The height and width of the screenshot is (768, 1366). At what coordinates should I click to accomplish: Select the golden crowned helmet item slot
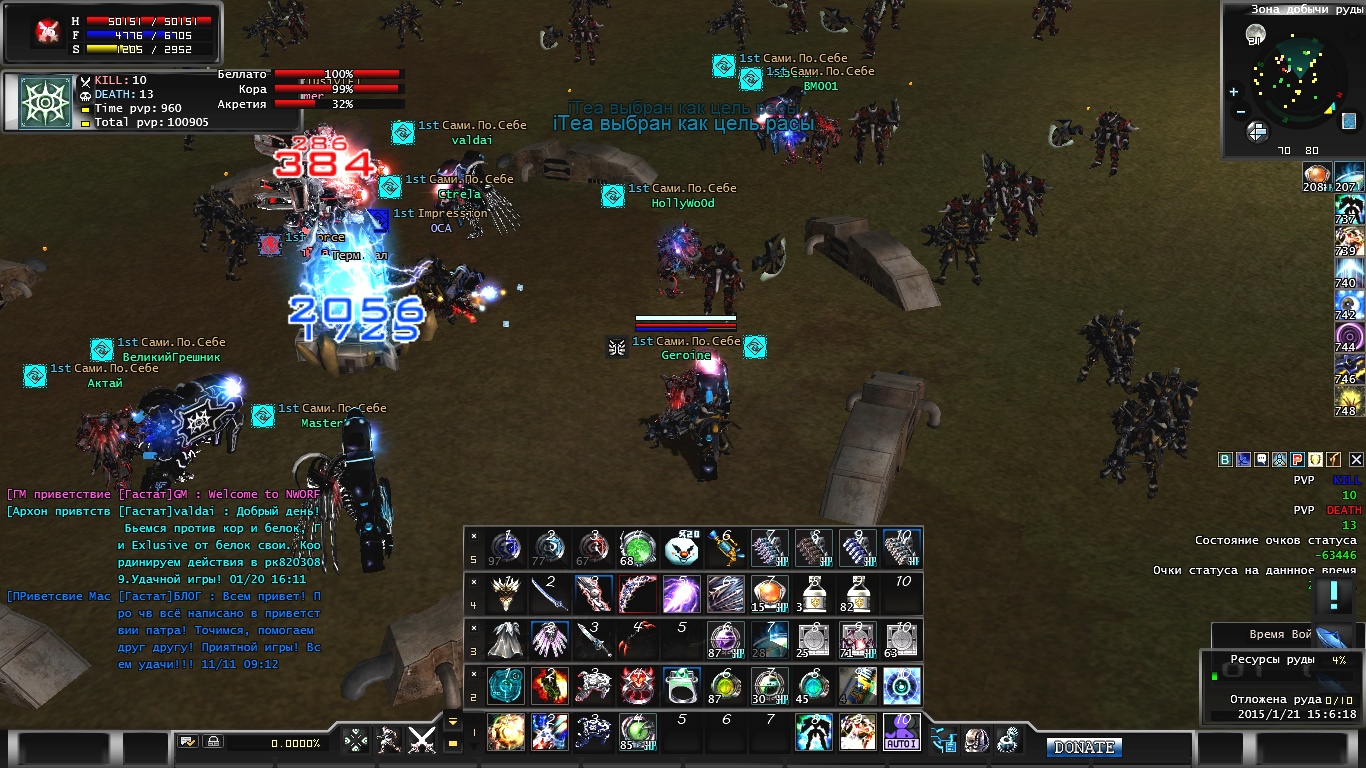click(506, 595)
